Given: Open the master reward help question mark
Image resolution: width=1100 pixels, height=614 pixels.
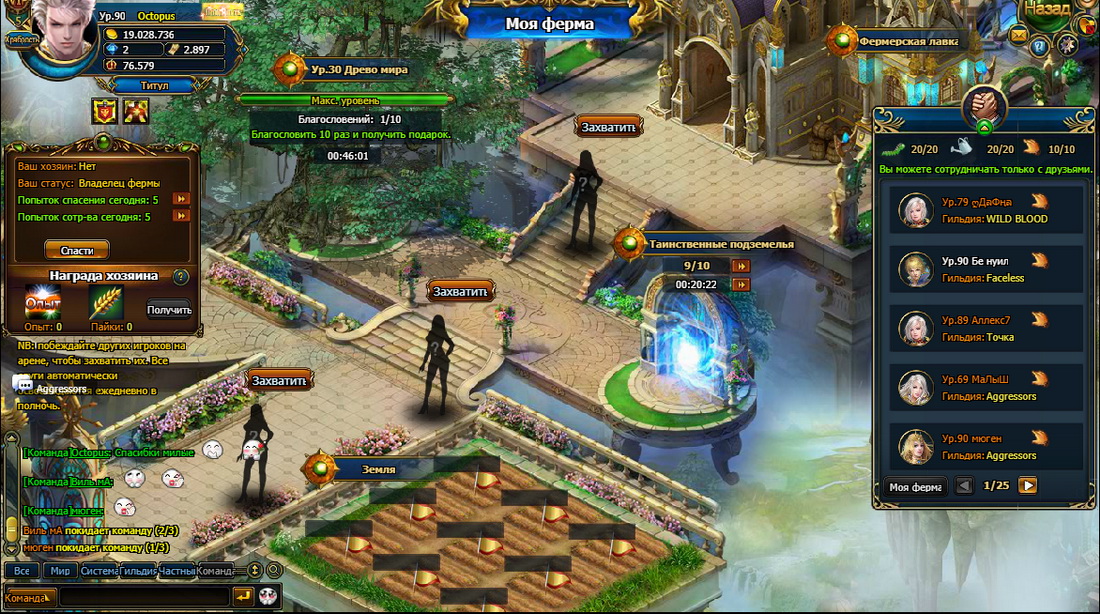Looking at the screenshot, I should click(x=180, y=277).
